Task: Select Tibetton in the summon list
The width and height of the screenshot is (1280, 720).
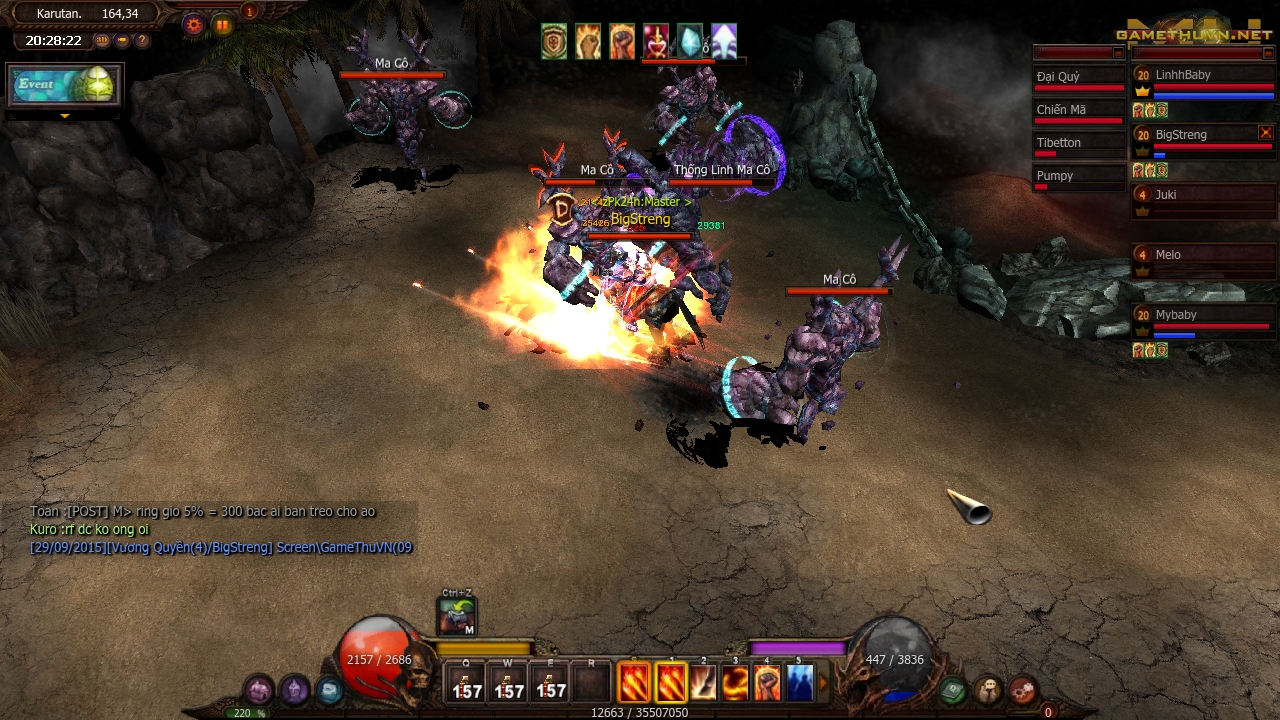Action: [x=1058, y=143]
